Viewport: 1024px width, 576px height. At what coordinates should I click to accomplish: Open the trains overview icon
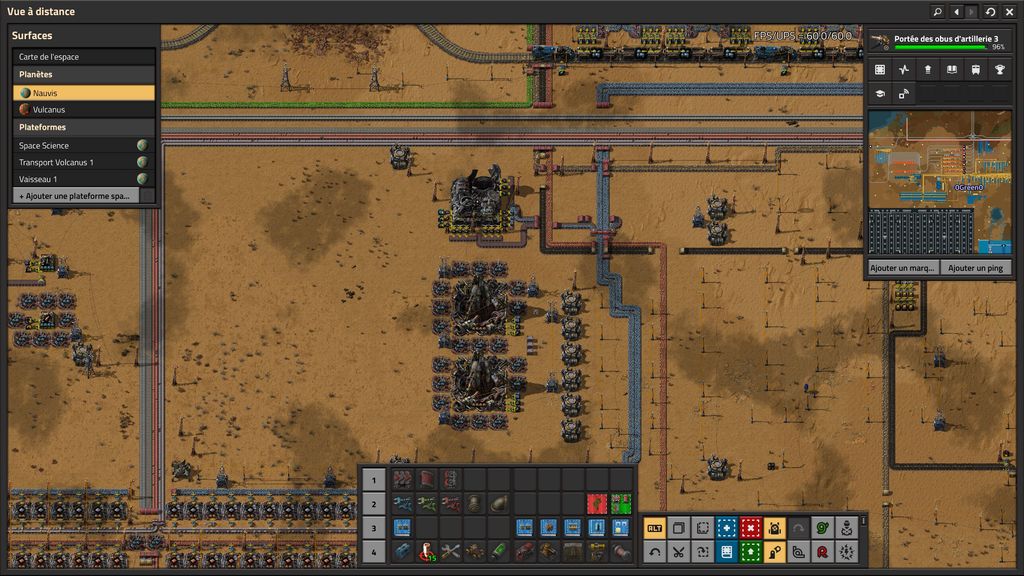[x=975, y=70]
